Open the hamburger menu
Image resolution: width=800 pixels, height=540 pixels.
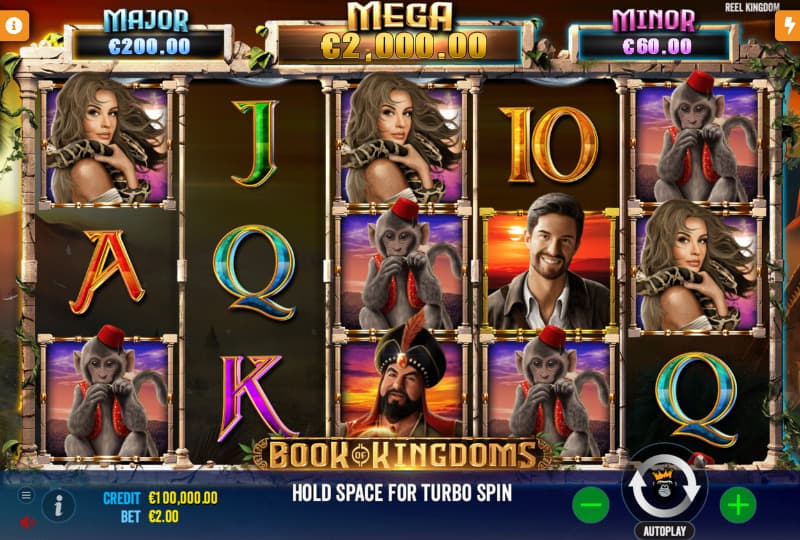(26, 495)
